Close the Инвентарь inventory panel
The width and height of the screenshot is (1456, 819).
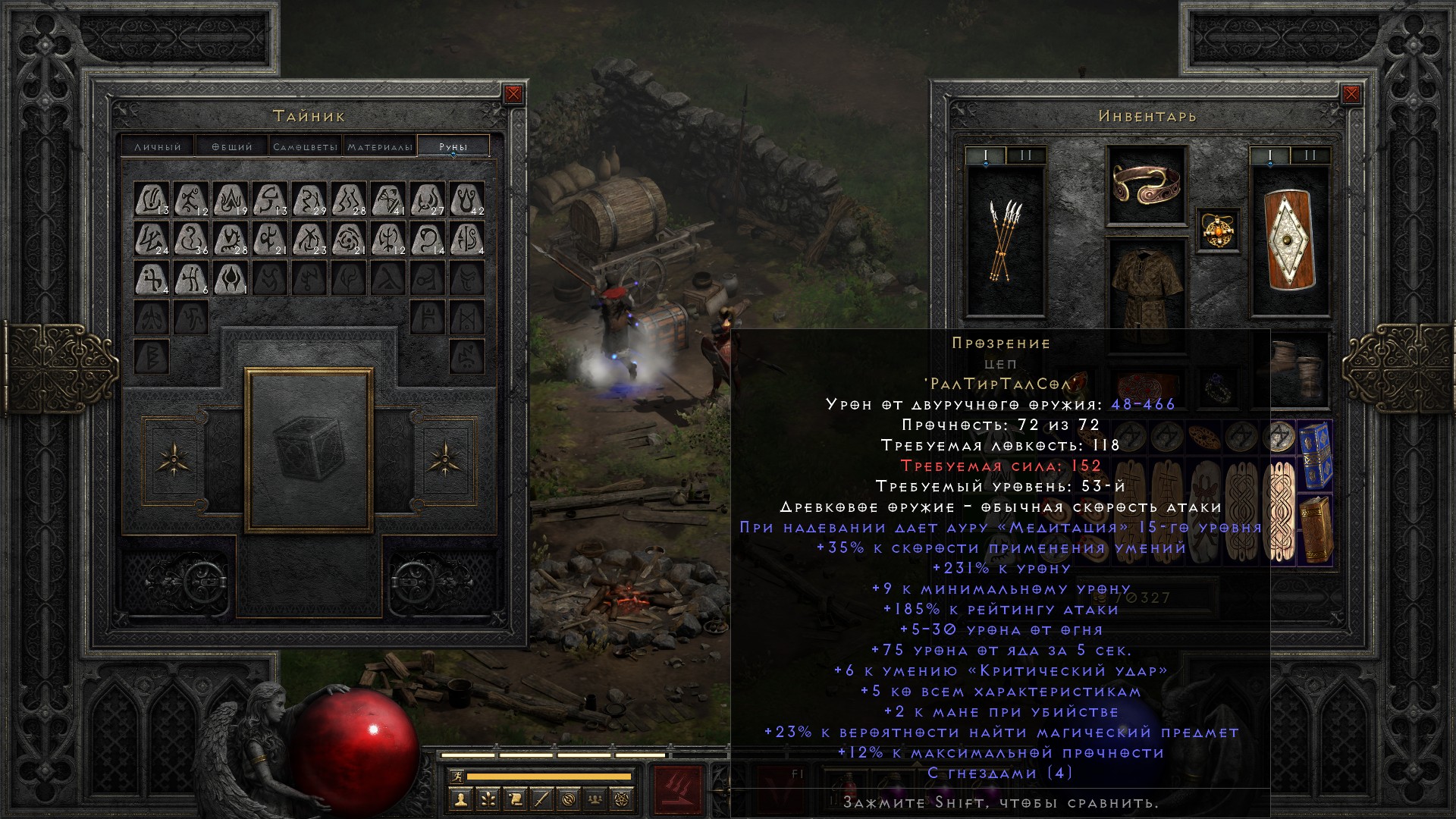click(x=1351, y=94)
